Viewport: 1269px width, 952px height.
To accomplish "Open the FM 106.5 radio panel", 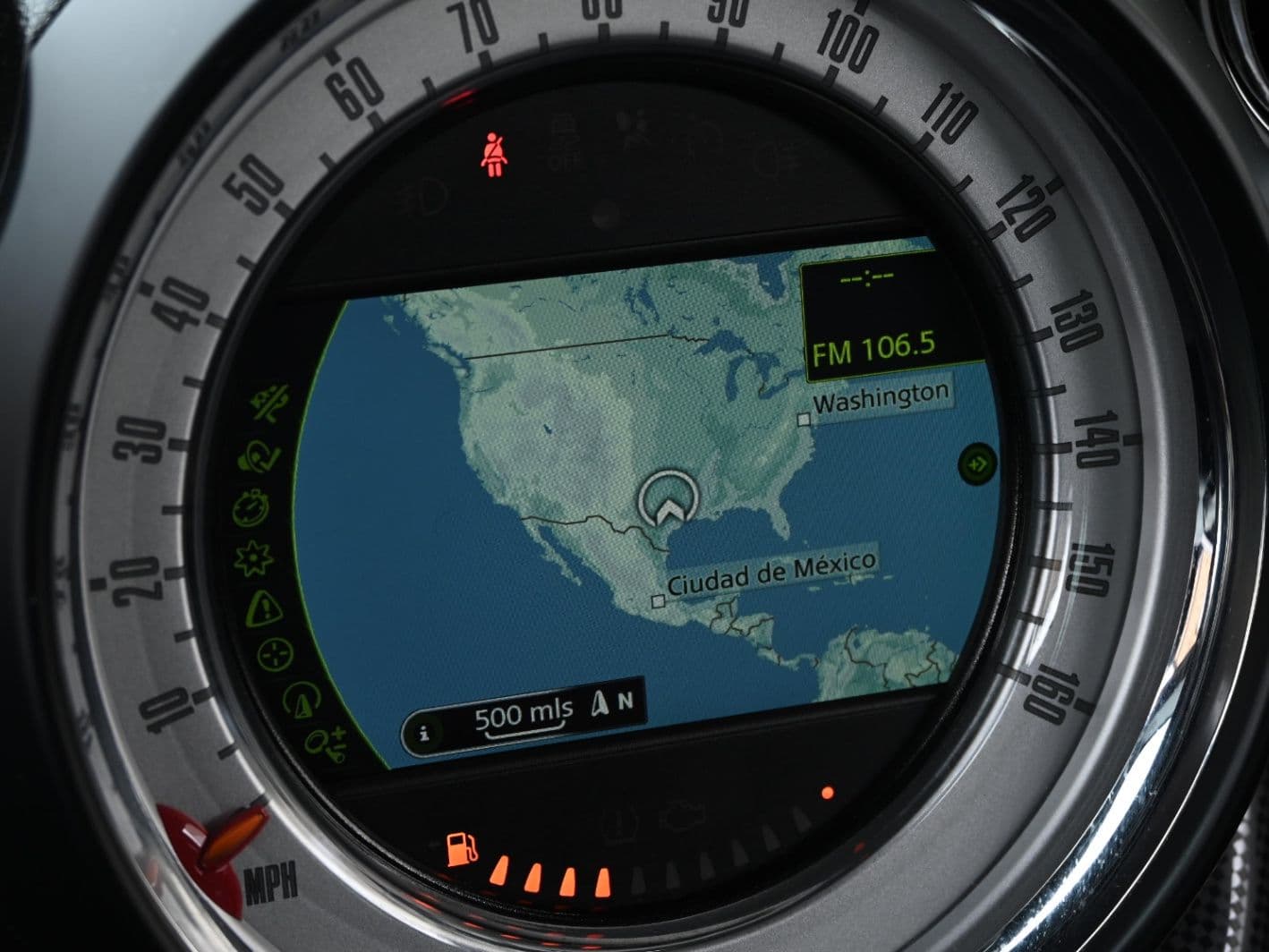I will (x=860, y=348).
